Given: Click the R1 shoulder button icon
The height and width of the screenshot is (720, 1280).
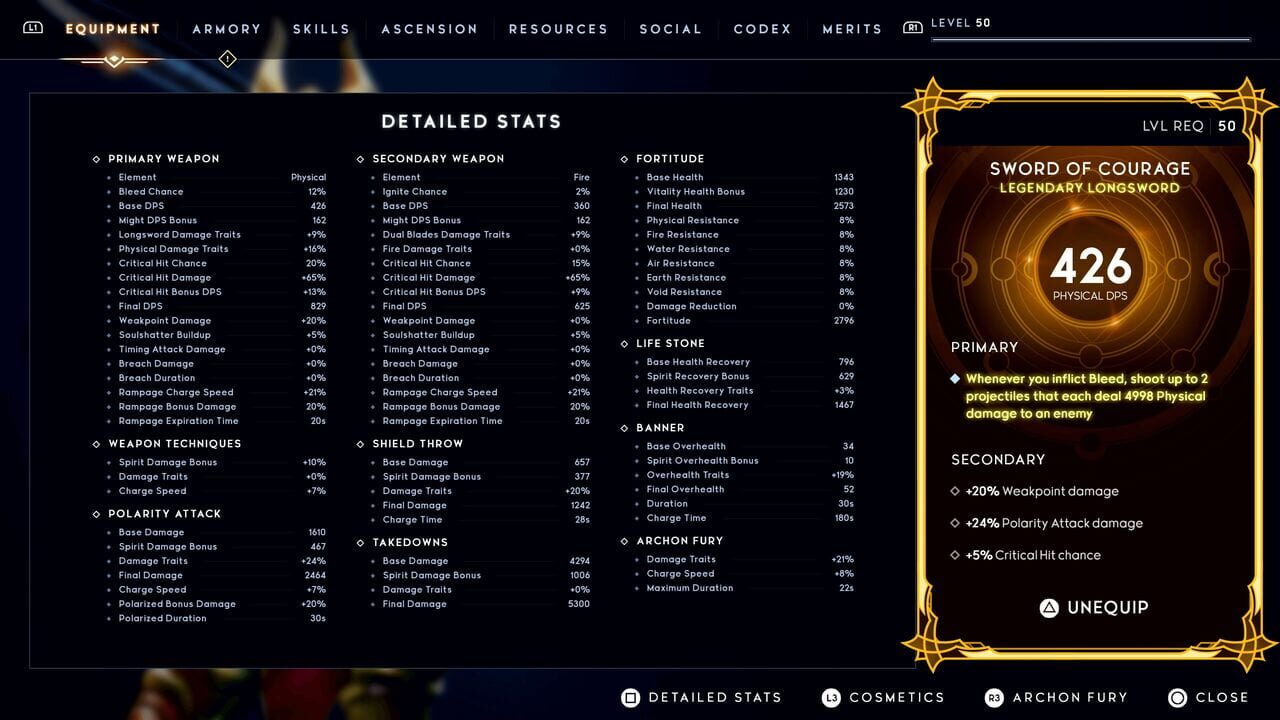Looking at the screenshot, I should (912, 27).
